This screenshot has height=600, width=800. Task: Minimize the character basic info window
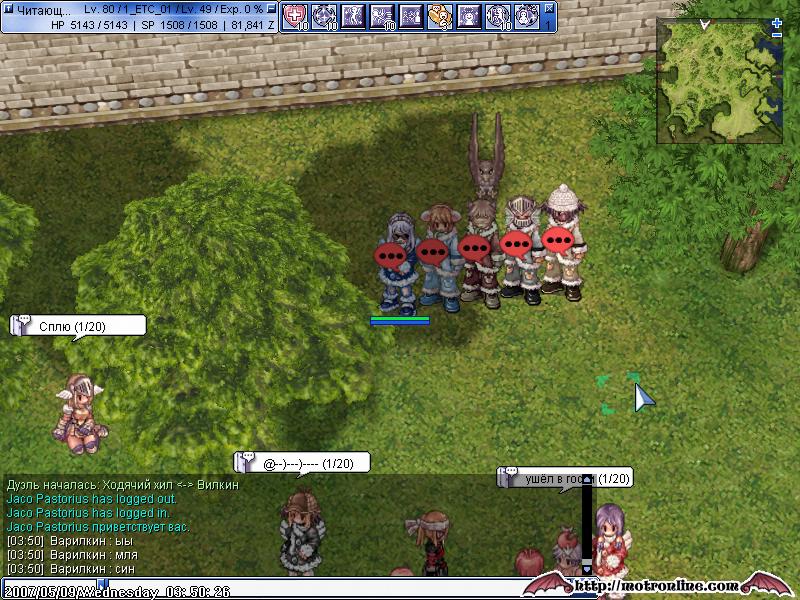tap(272, 8)
